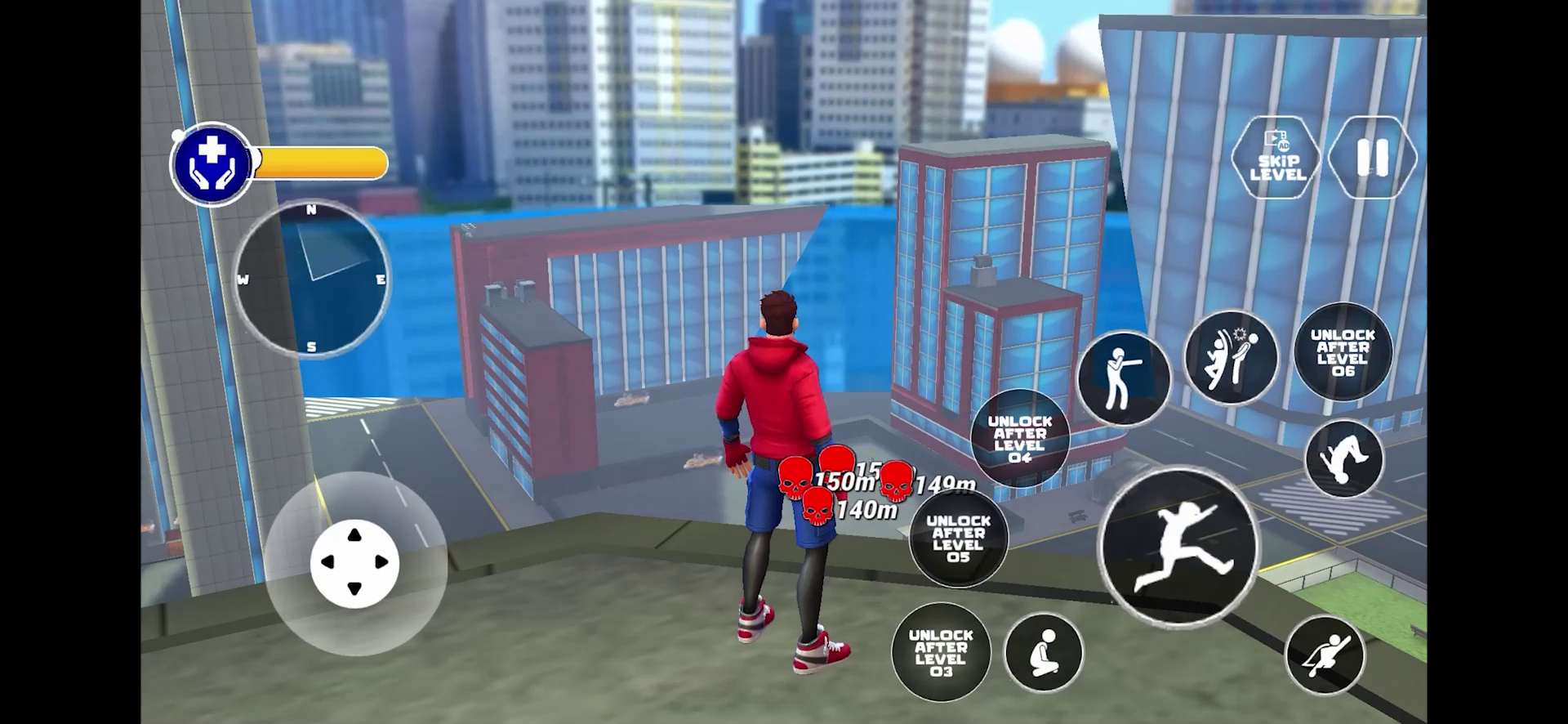Tap the yellow progress bar
Screen dimensions: 1568x724
pos(318,163)
